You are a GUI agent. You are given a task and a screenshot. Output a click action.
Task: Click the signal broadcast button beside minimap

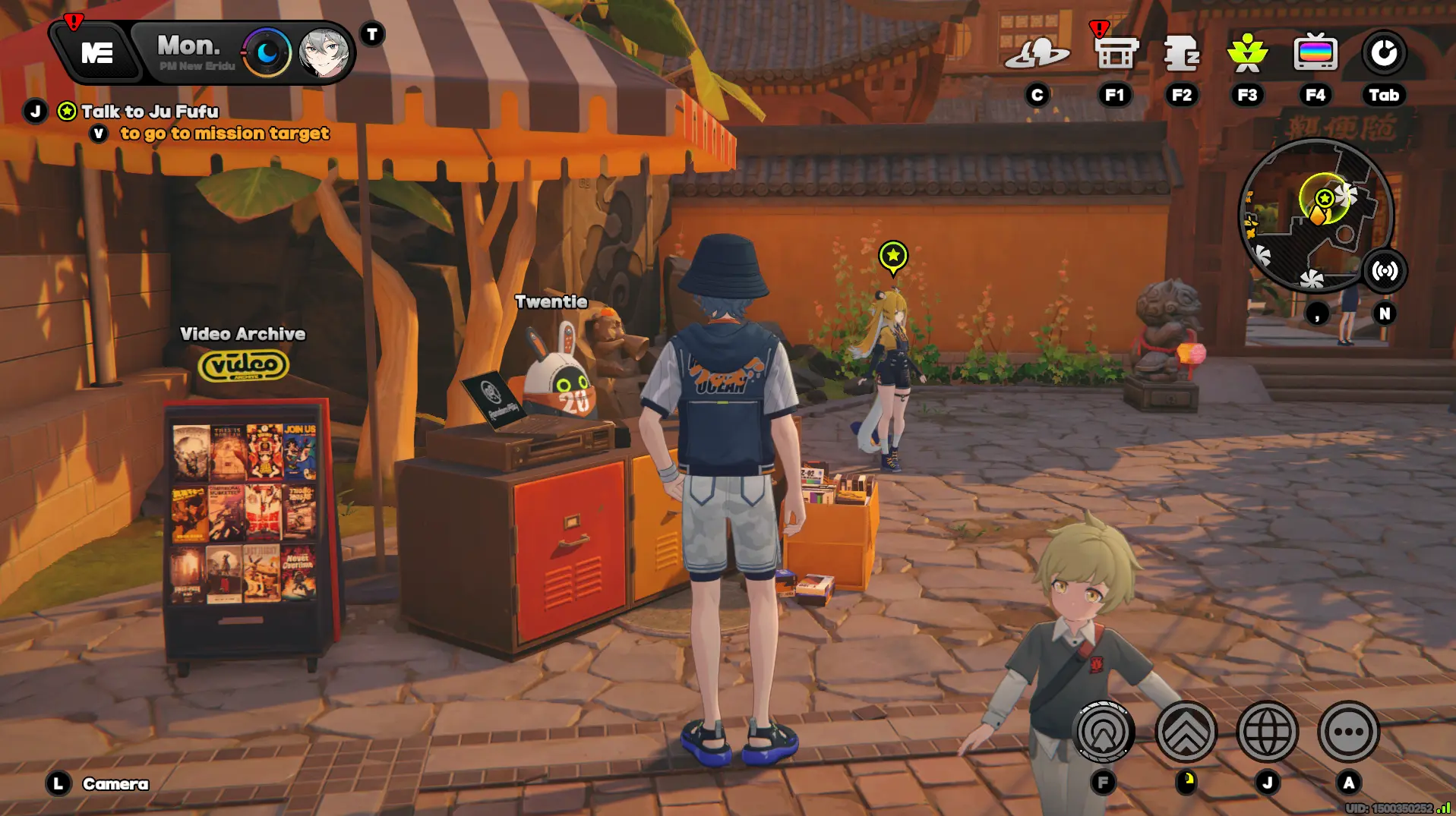click(1385, 271)
